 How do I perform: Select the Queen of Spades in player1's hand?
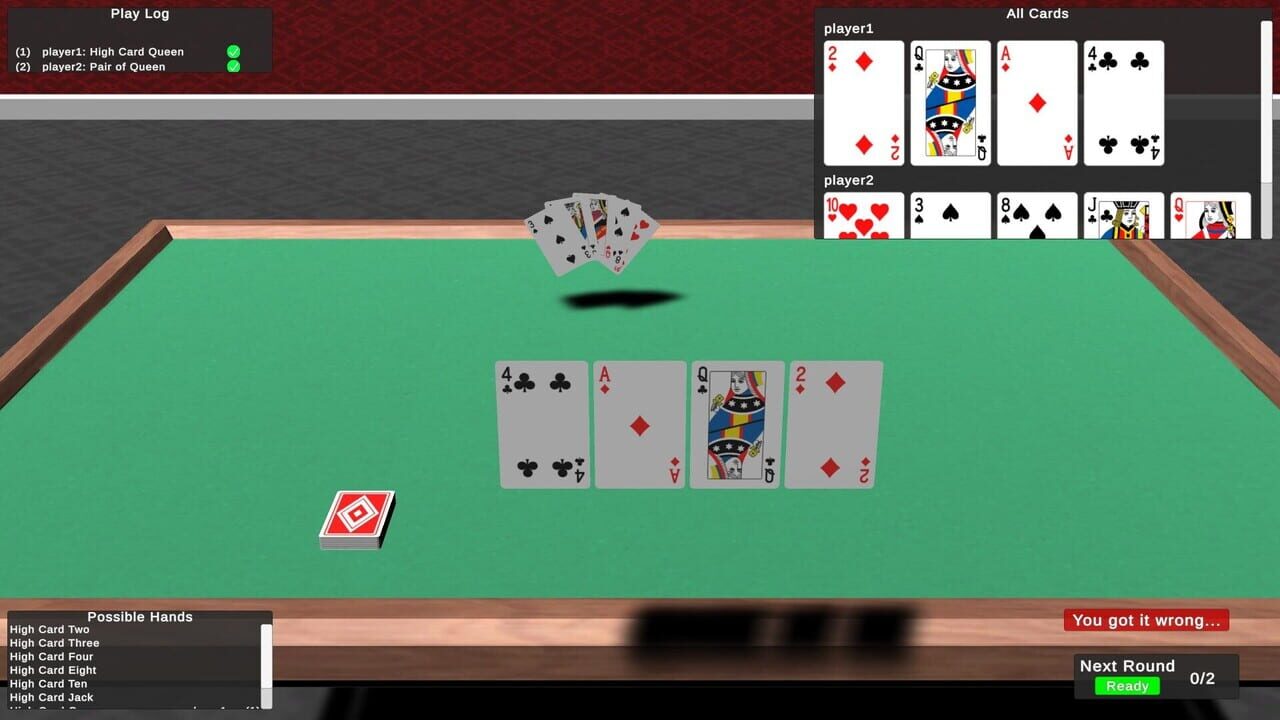(950, 102)
